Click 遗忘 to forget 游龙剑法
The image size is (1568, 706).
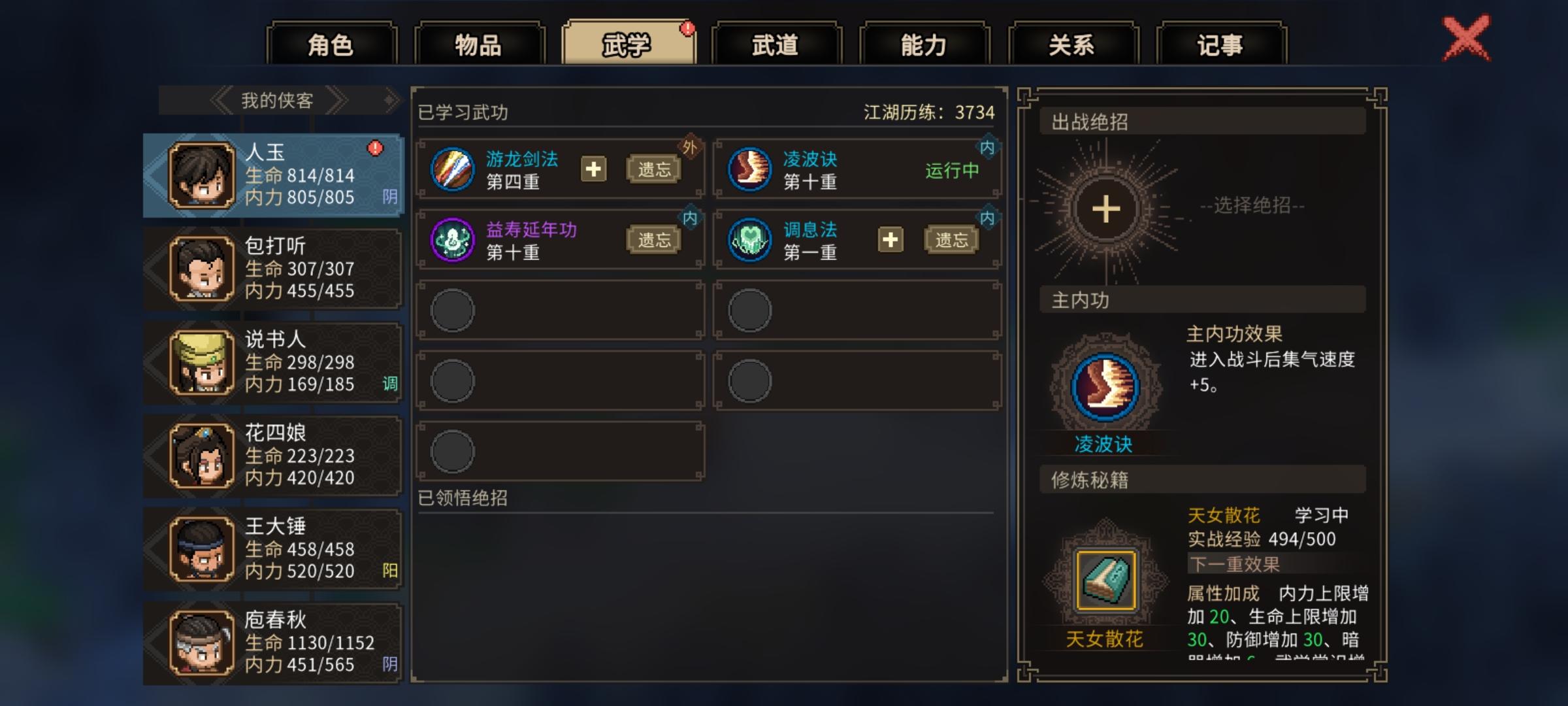coord(654,169)
